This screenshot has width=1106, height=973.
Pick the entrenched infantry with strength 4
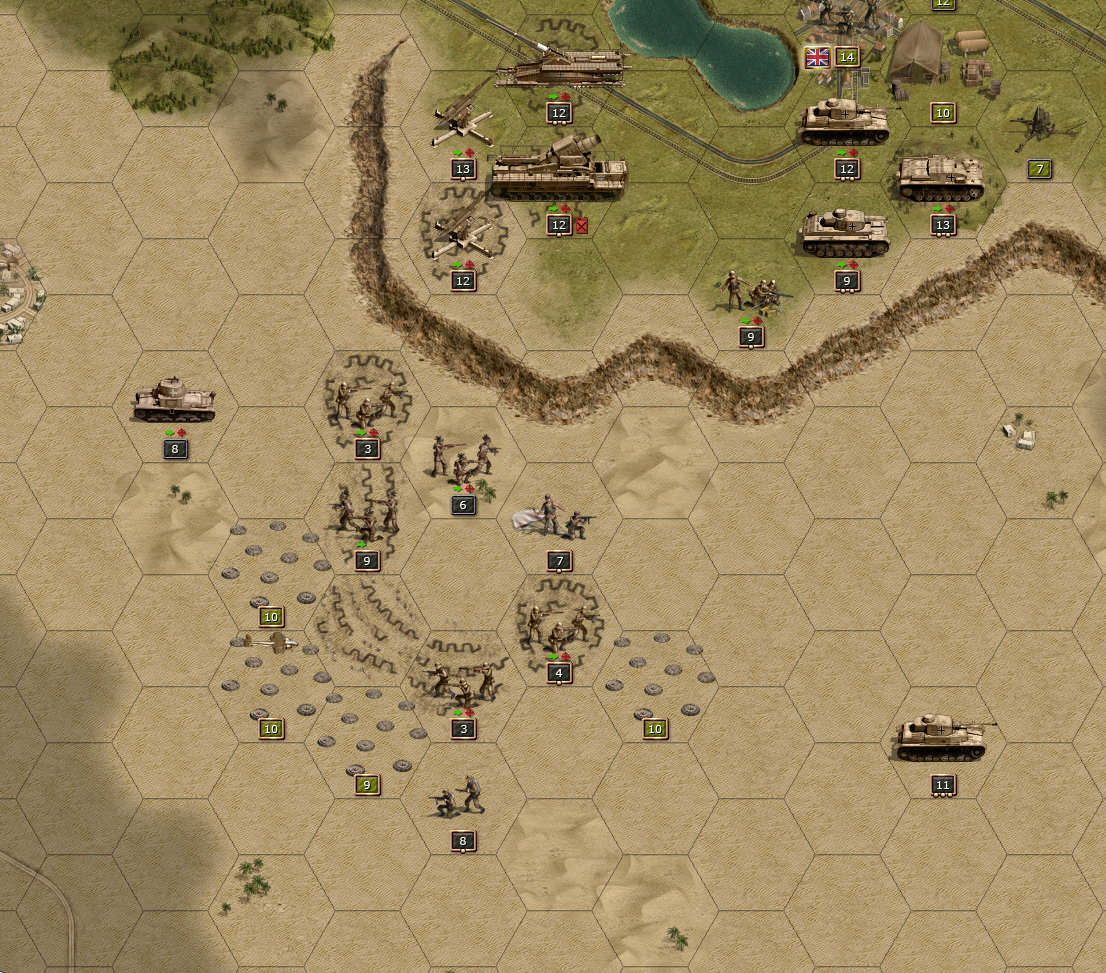[x=559, y=627]
